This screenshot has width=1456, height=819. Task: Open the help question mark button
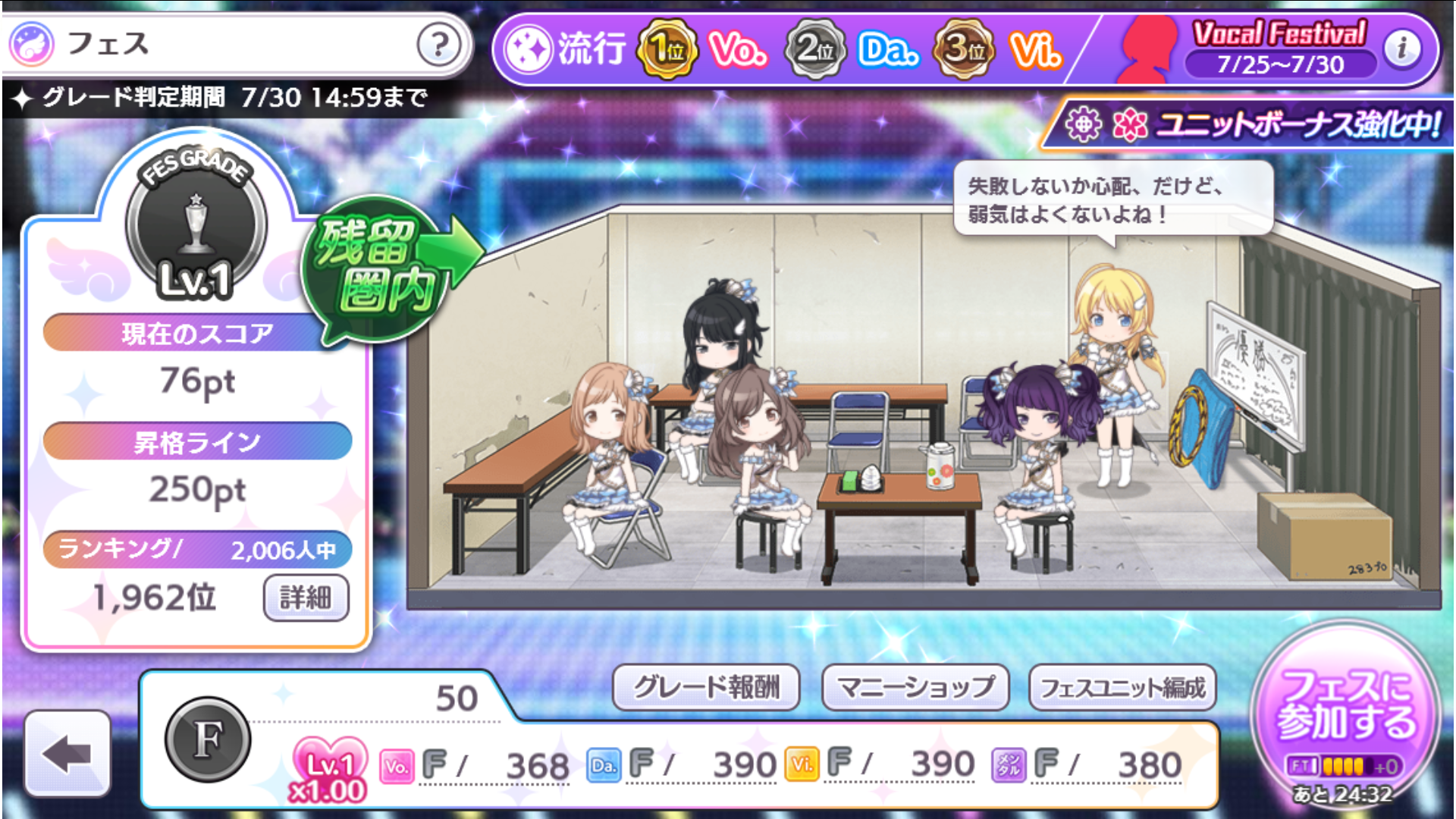click(438, 45)
